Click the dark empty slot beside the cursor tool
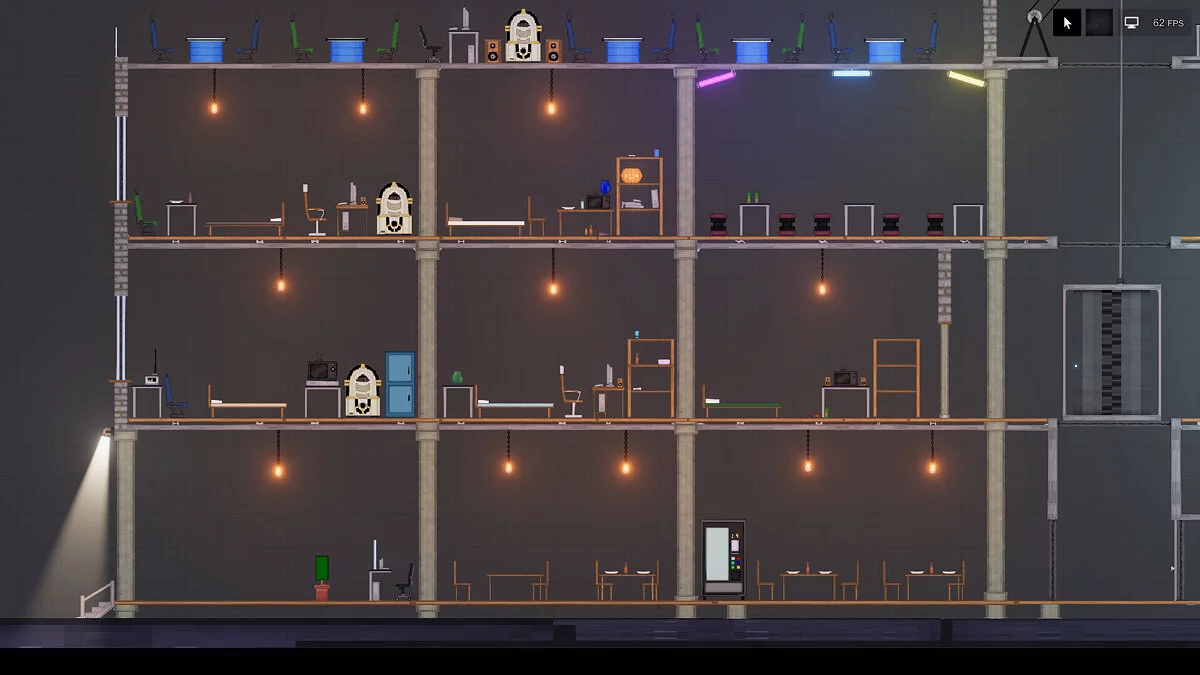This screenshot has height=675, width=1200. tap(1099, 22)
